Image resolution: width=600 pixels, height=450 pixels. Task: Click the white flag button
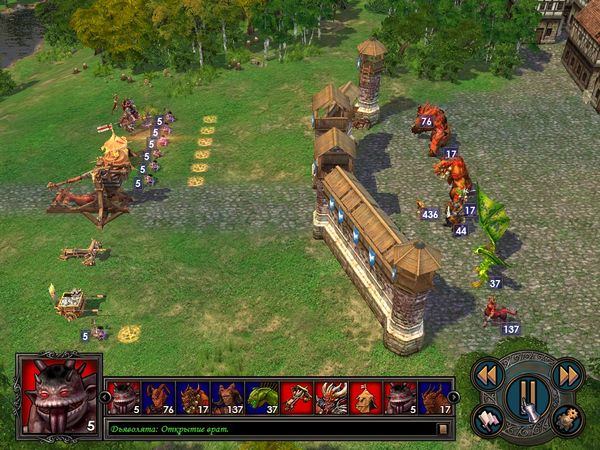pos(487,416)
